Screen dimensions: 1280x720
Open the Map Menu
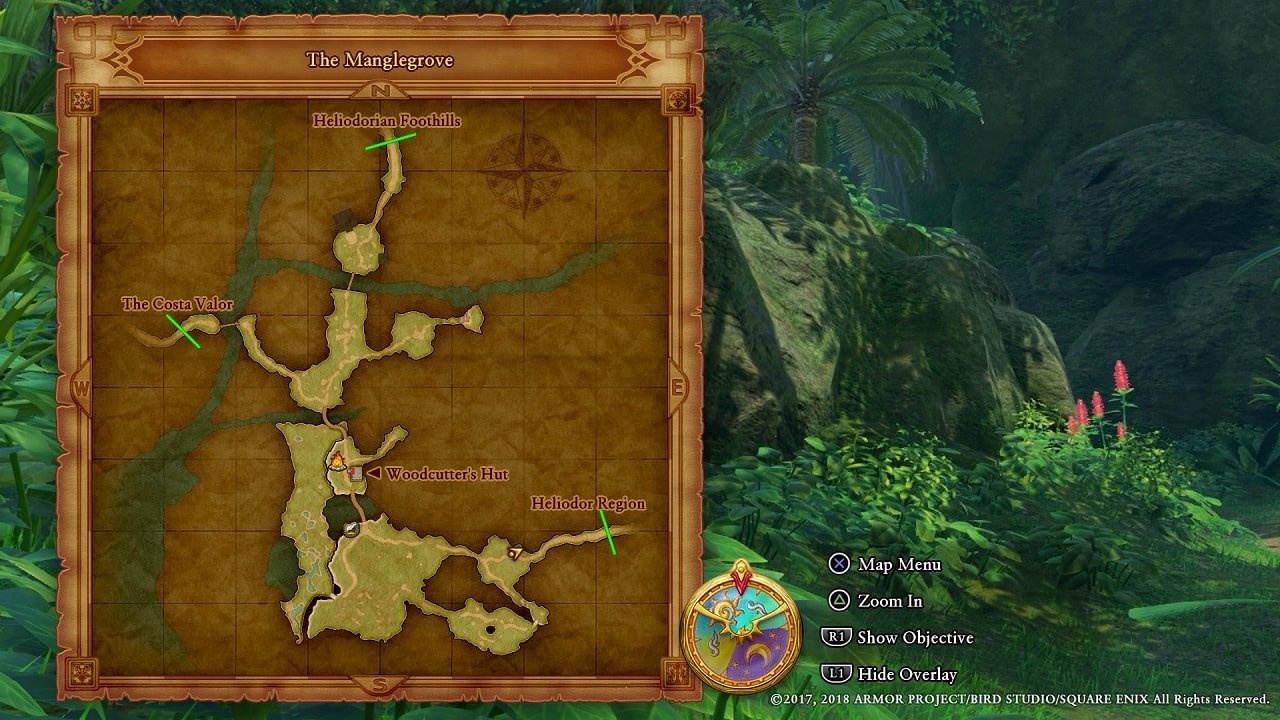point(899,565)
